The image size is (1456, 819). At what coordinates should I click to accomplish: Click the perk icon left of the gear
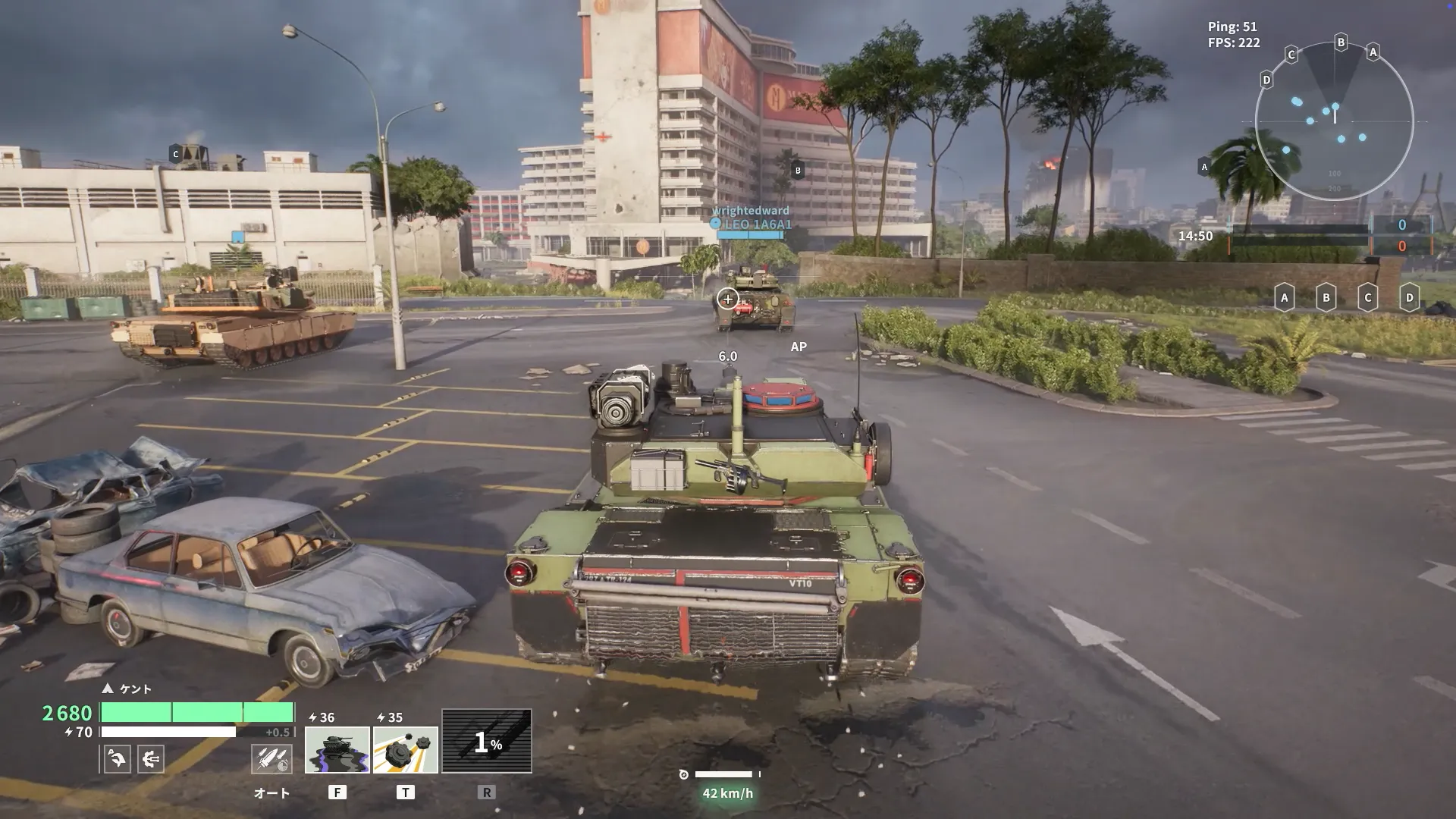click(x=117, y=758)
